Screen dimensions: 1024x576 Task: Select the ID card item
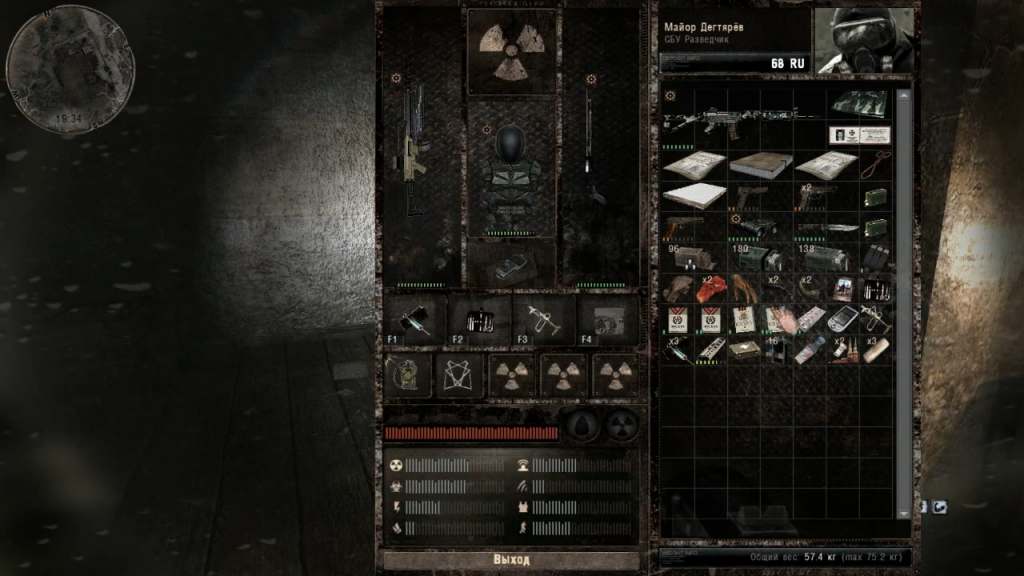tap(860, 135)
